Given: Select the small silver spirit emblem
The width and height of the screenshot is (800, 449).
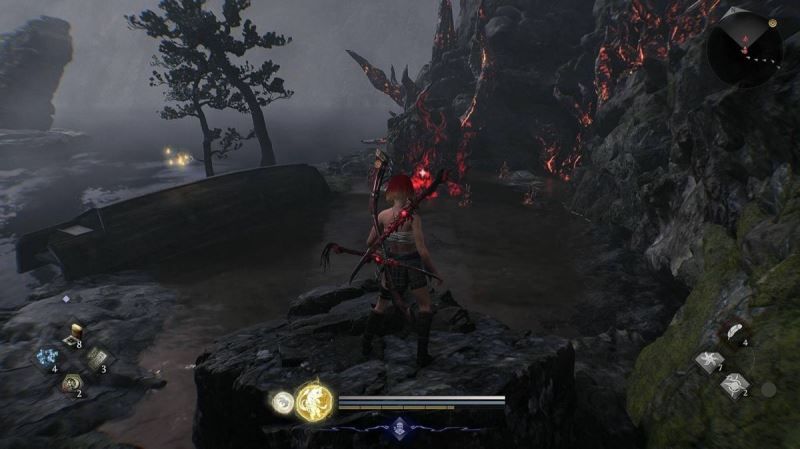Looking at the screenshot, I should coord(282,402).
